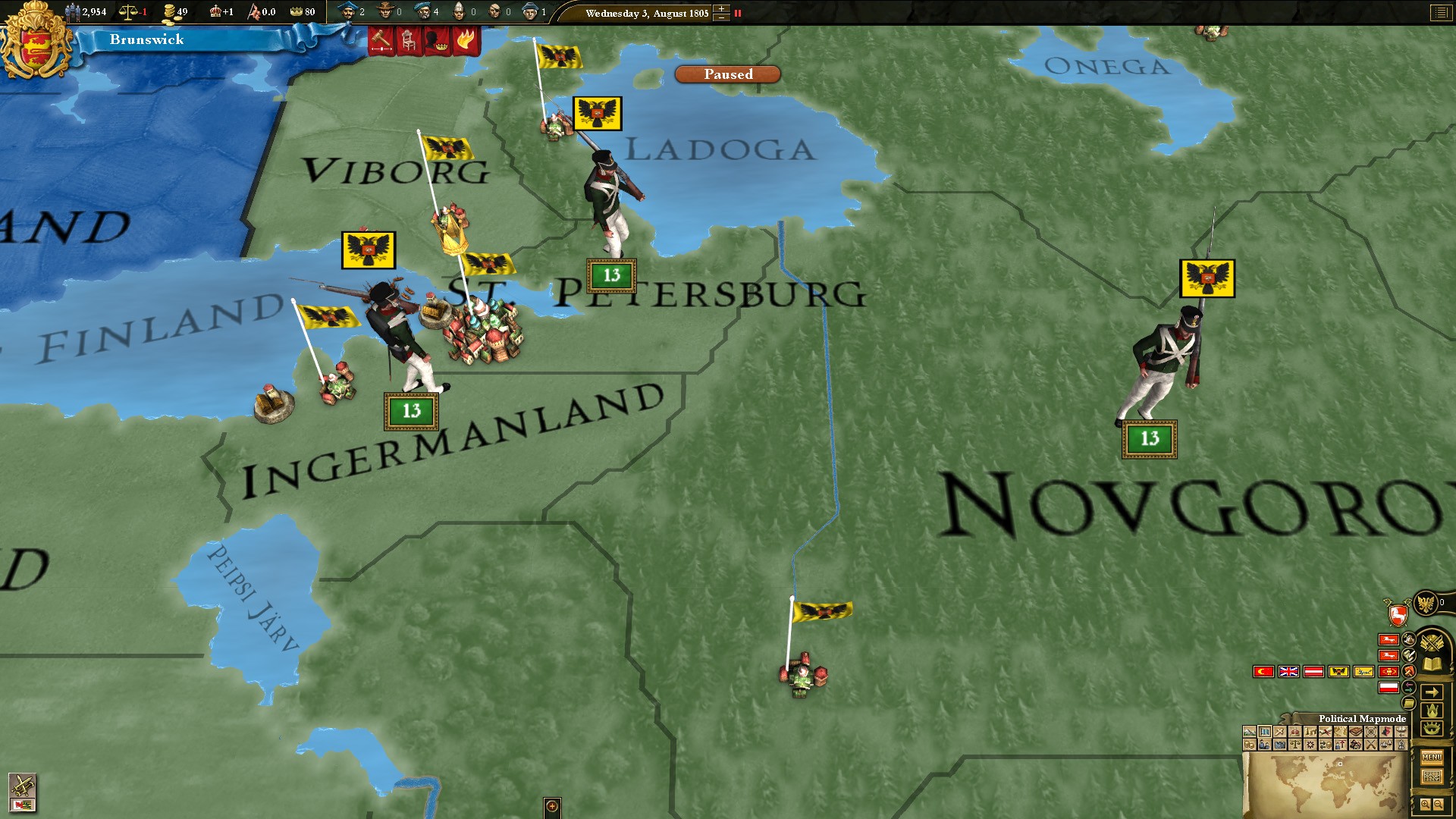Open the message log folder icon
Screen dimensions: 1456x819
[x=1408, y=703]
